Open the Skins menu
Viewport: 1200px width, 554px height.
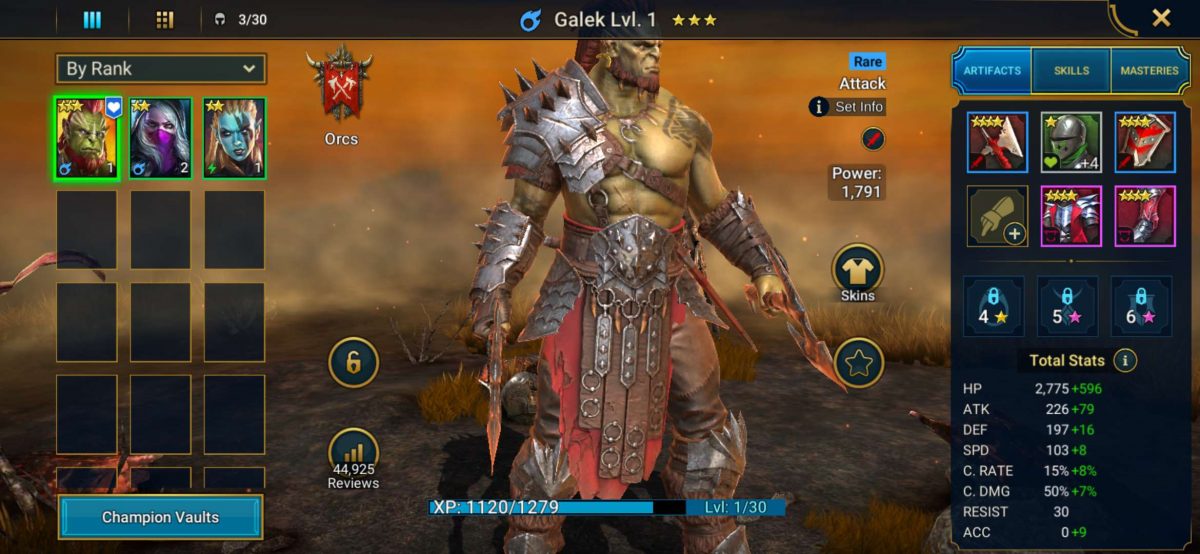click(x=857, y=272)
